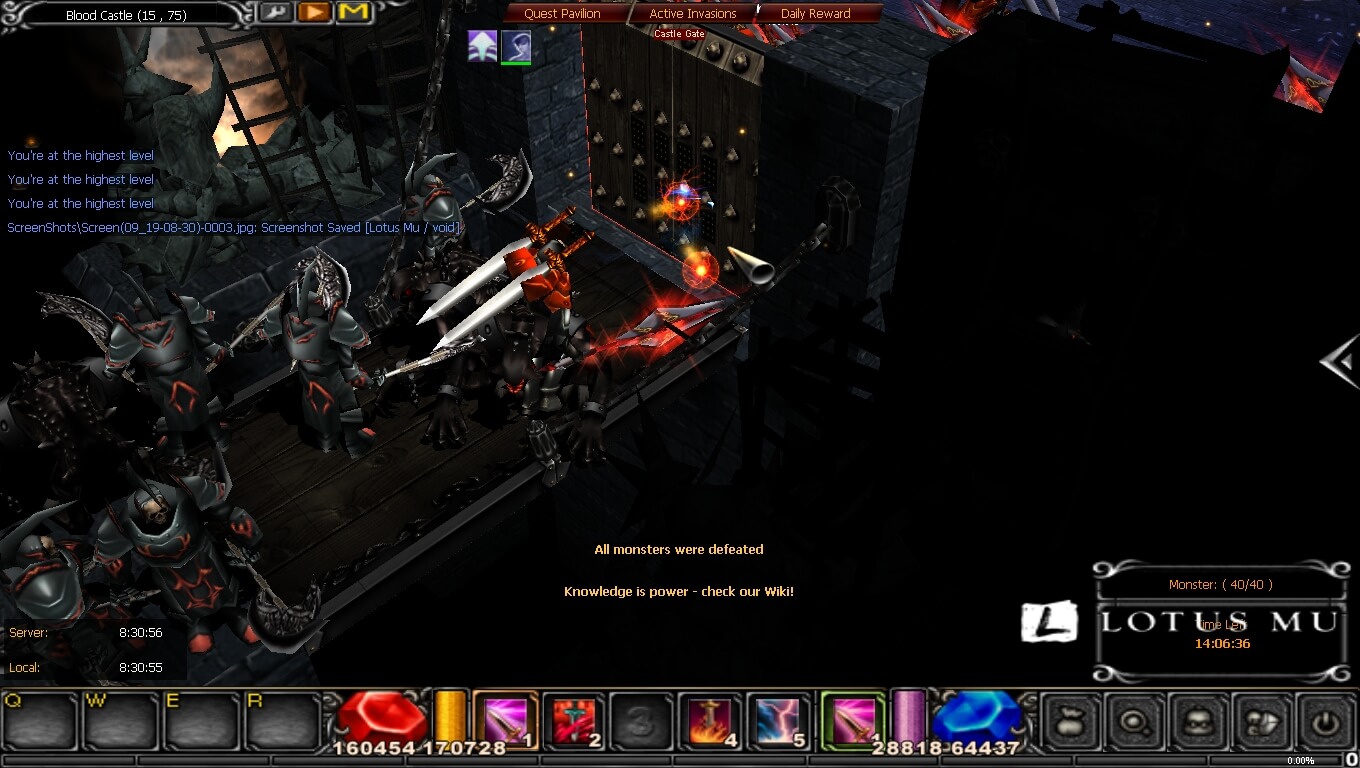Viewport: 1360px width, 768px height.
Task: Open the inventory bag icon
Action: [1070, 720]
